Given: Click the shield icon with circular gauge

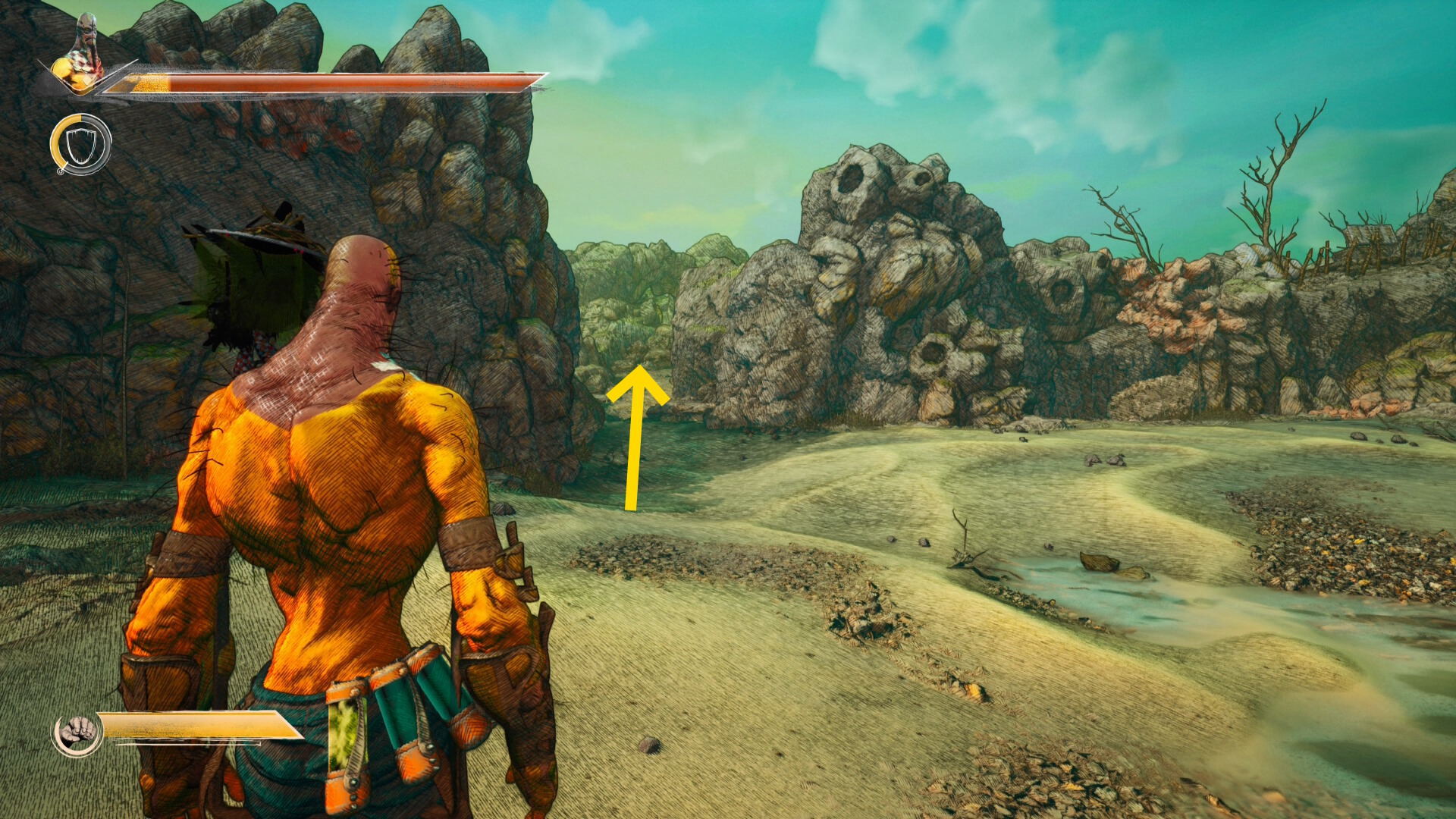Looking at the screenshot, I should [x=80, y=144].
